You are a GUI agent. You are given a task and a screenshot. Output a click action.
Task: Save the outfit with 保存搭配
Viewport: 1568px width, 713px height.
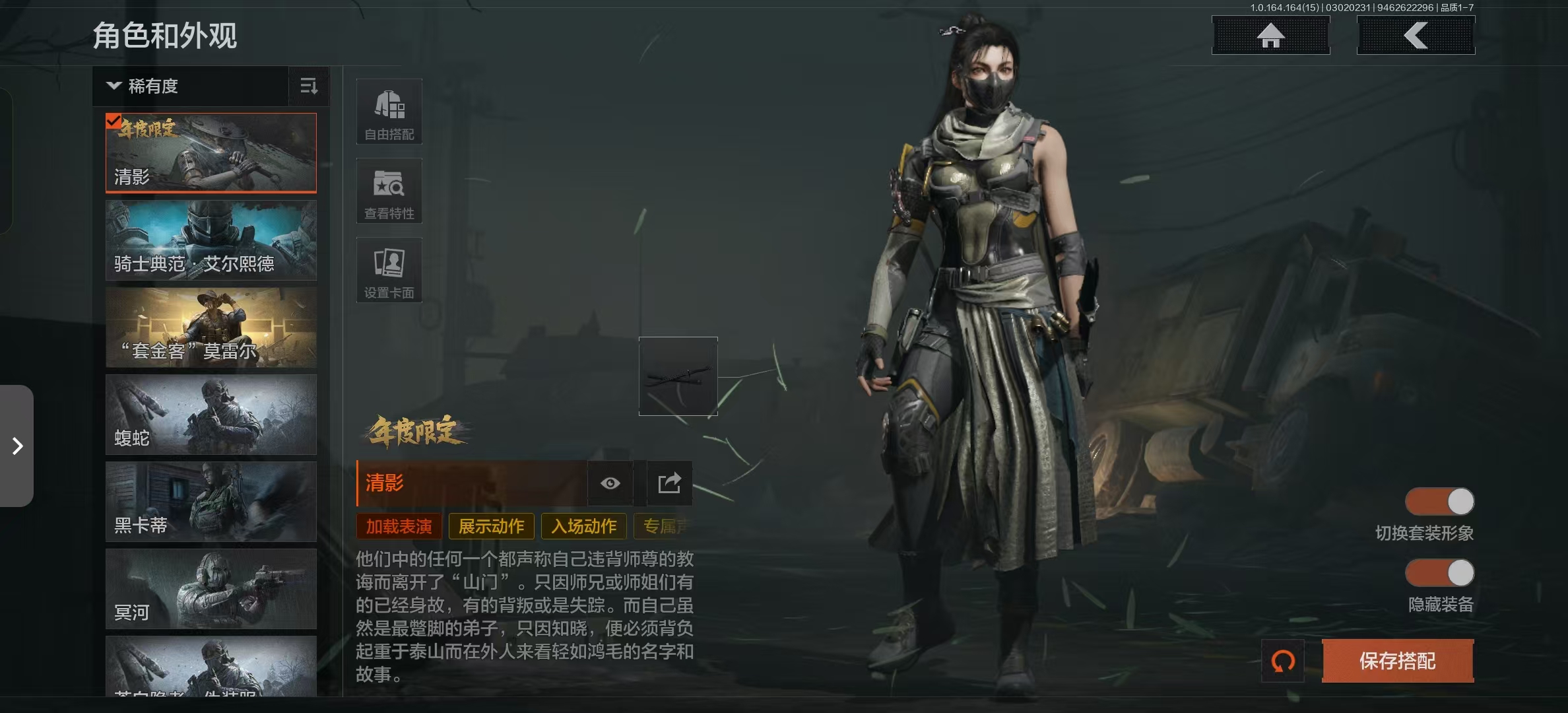point(1398,661)
